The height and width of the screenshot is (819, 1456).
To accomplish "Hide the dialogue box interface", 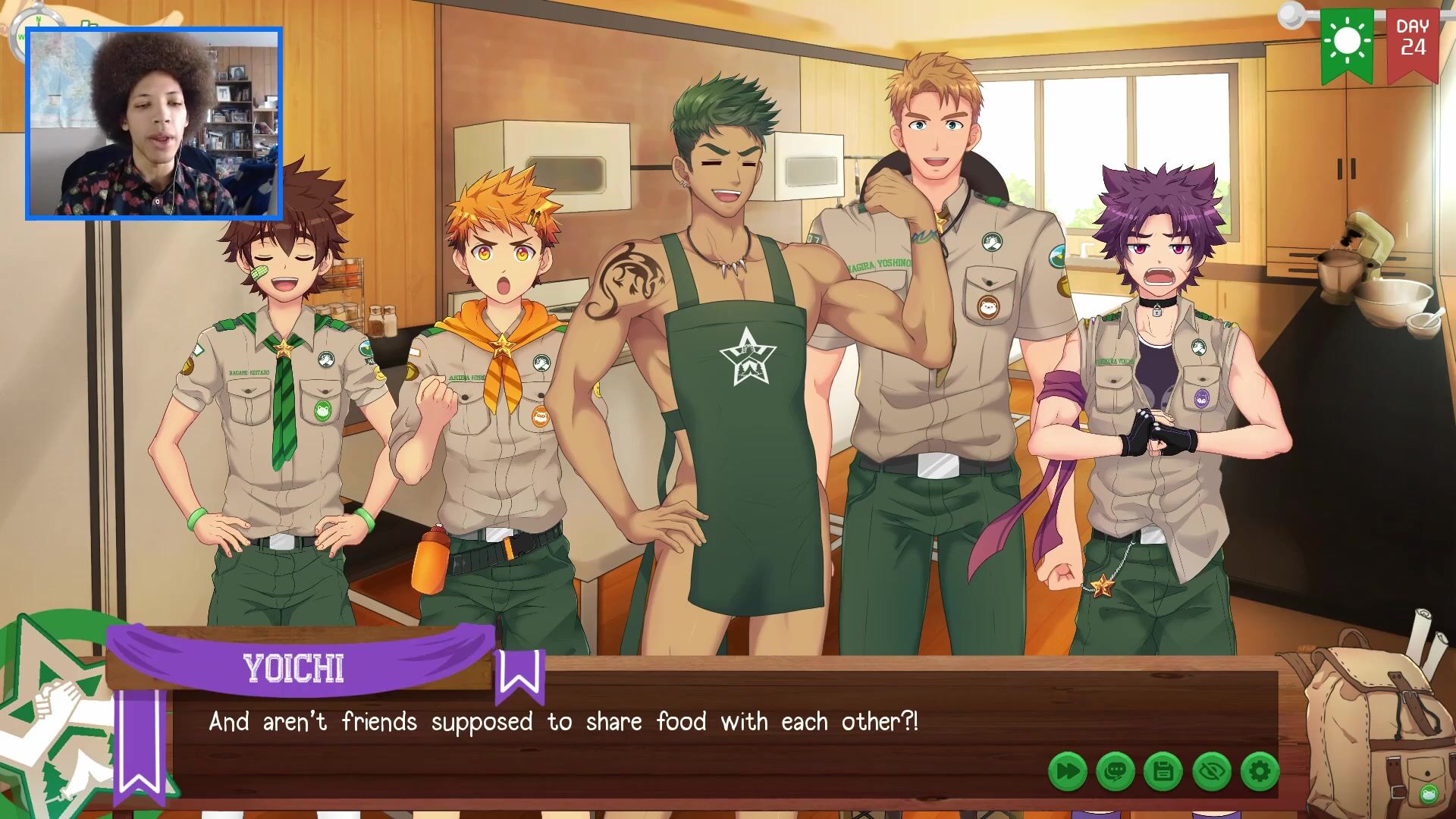I will pyautogui.click(x=1212, y=772).
